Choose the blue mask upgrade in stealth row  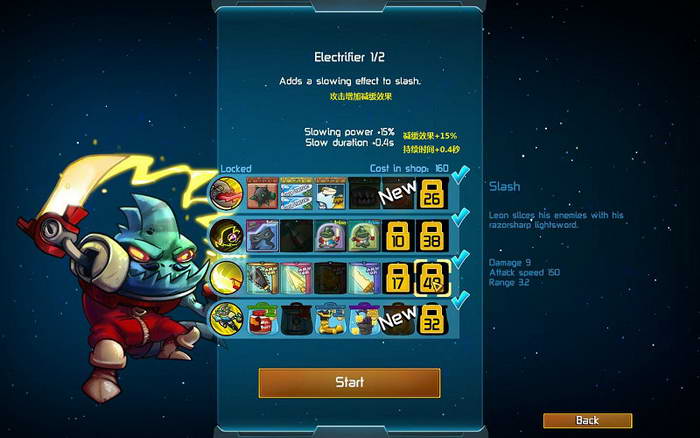pyautogui.click(x=262, y=235)
